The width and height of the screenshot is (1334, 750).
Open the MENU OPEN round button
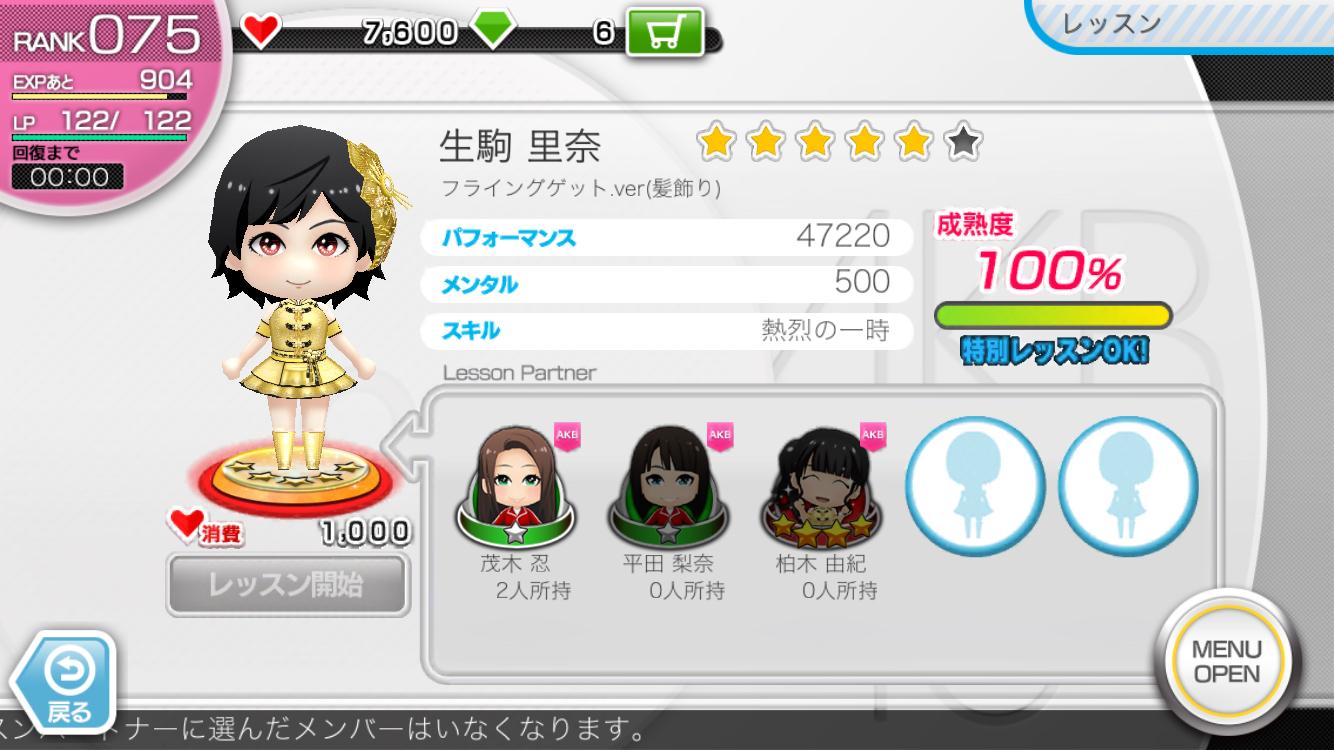1226,661
